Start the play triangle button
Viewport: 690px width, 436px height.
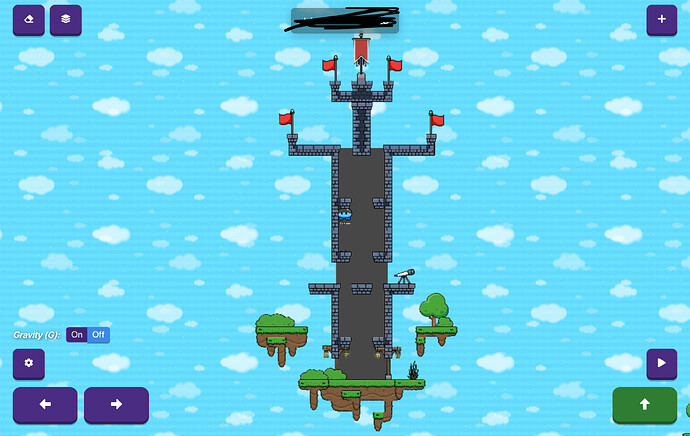point(661,364)
